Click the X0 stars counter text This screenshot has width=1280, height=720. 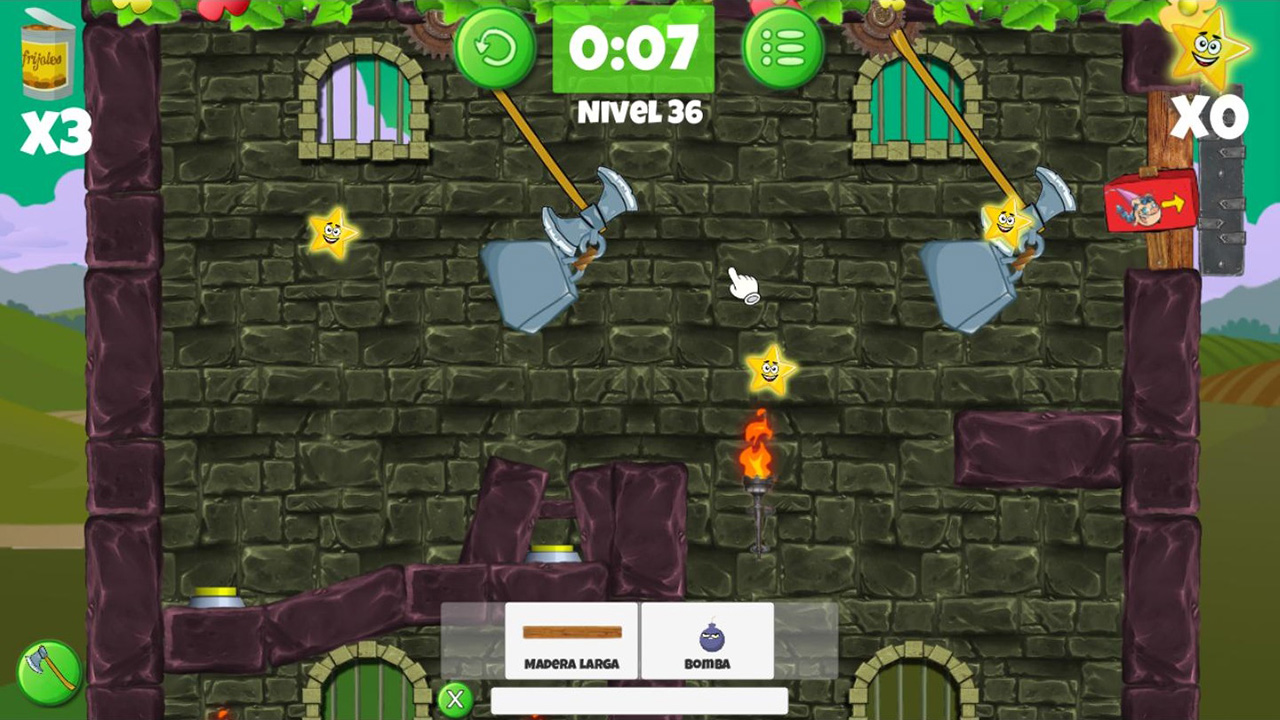pos(1211,119)
